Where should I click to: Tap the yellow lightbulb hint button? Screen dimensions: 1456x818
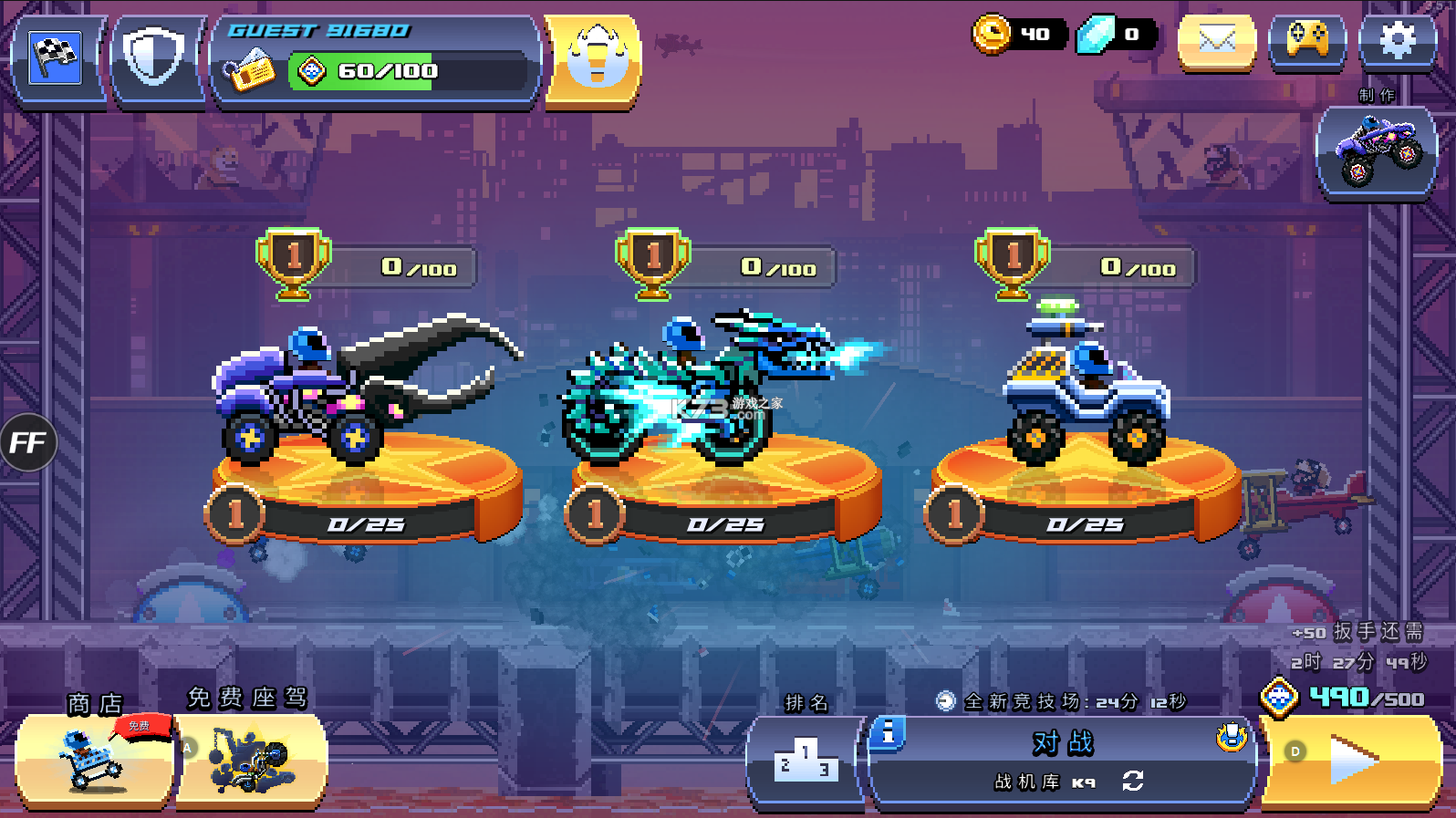(595, 60)
